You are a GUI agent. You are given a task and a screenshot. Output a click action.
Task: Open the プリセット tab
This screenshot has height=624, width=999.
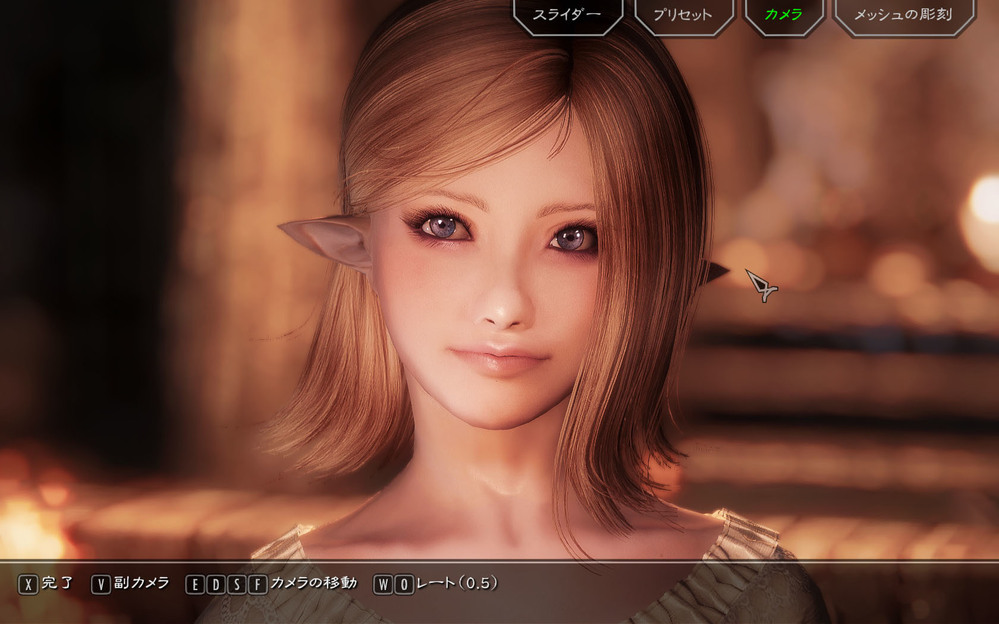point(684,15)
